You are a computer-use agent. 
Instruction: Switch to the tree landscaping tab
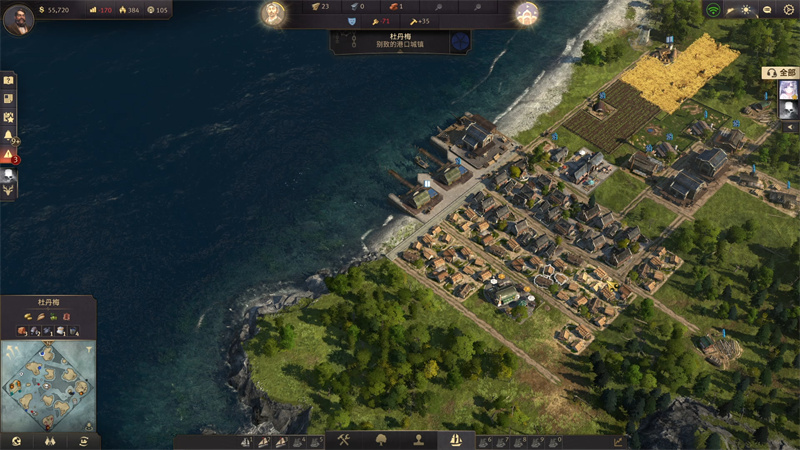click(x=380, y=440)
